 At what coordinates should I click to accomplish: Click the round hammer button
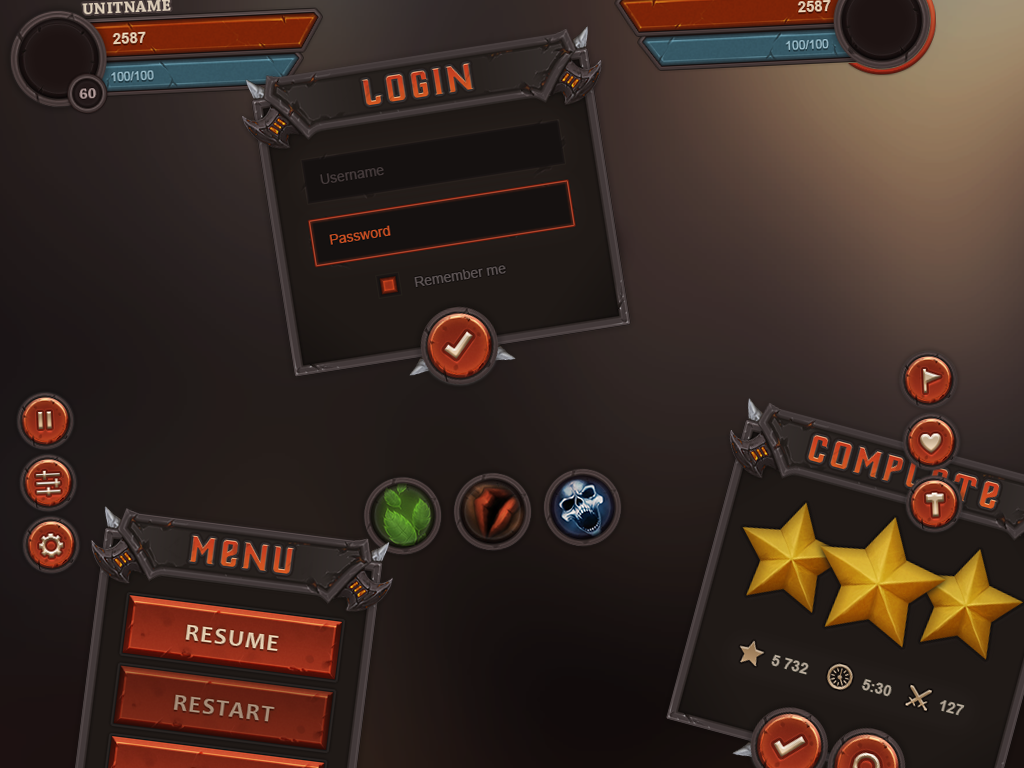tap(934, 502)
